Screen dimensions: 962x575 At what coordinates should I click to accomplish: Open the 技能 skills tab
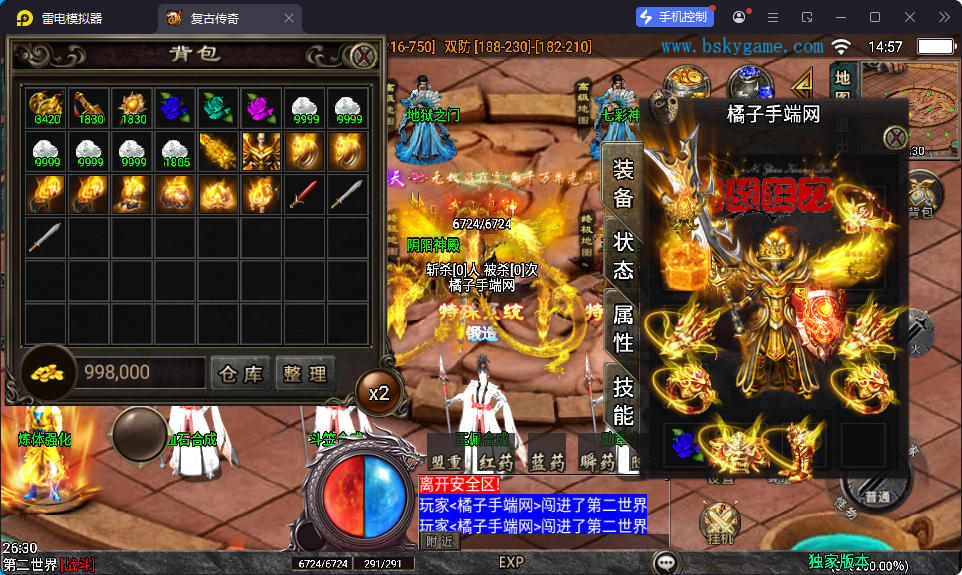pyautogui.click(x=623, y=402)
